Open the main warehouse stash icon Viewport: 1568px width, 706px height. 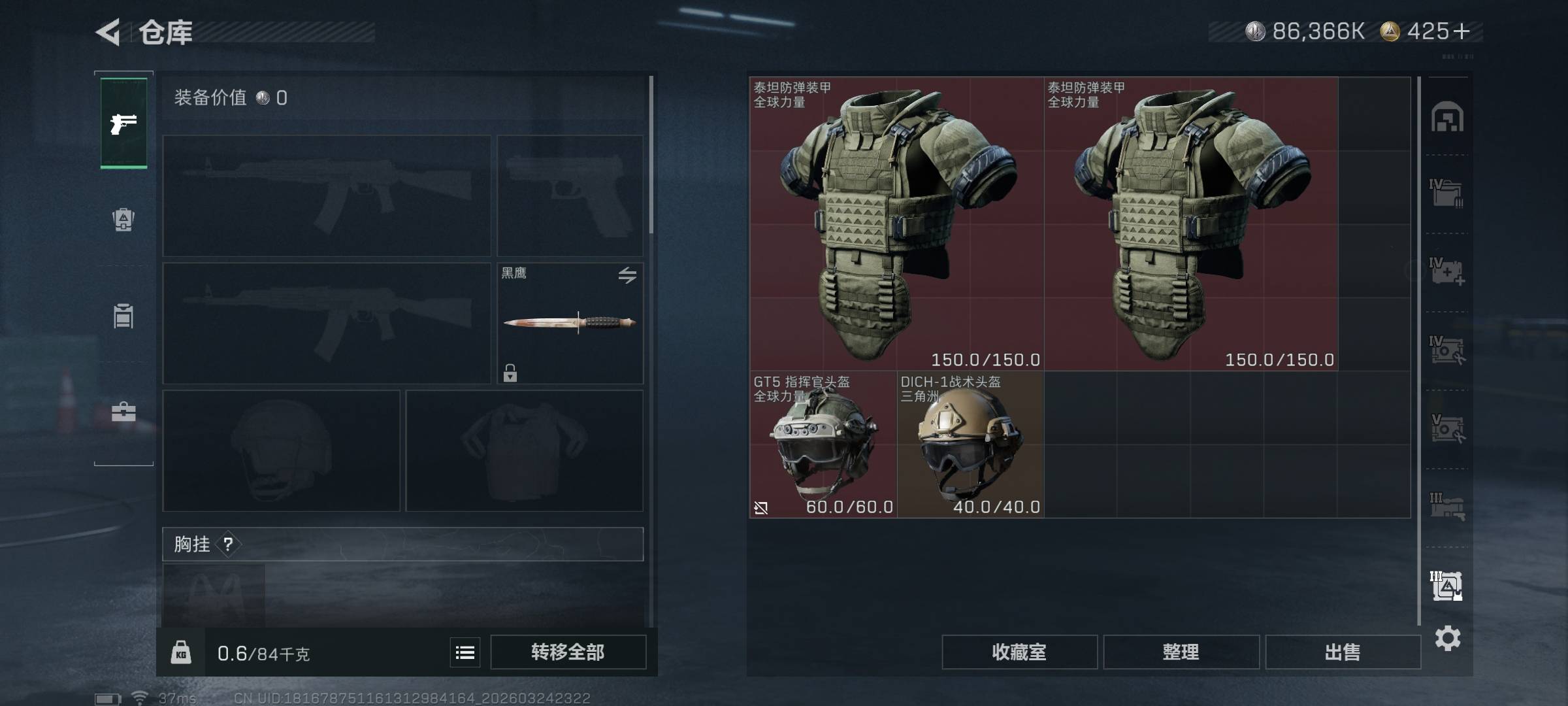coord(1447,118)
